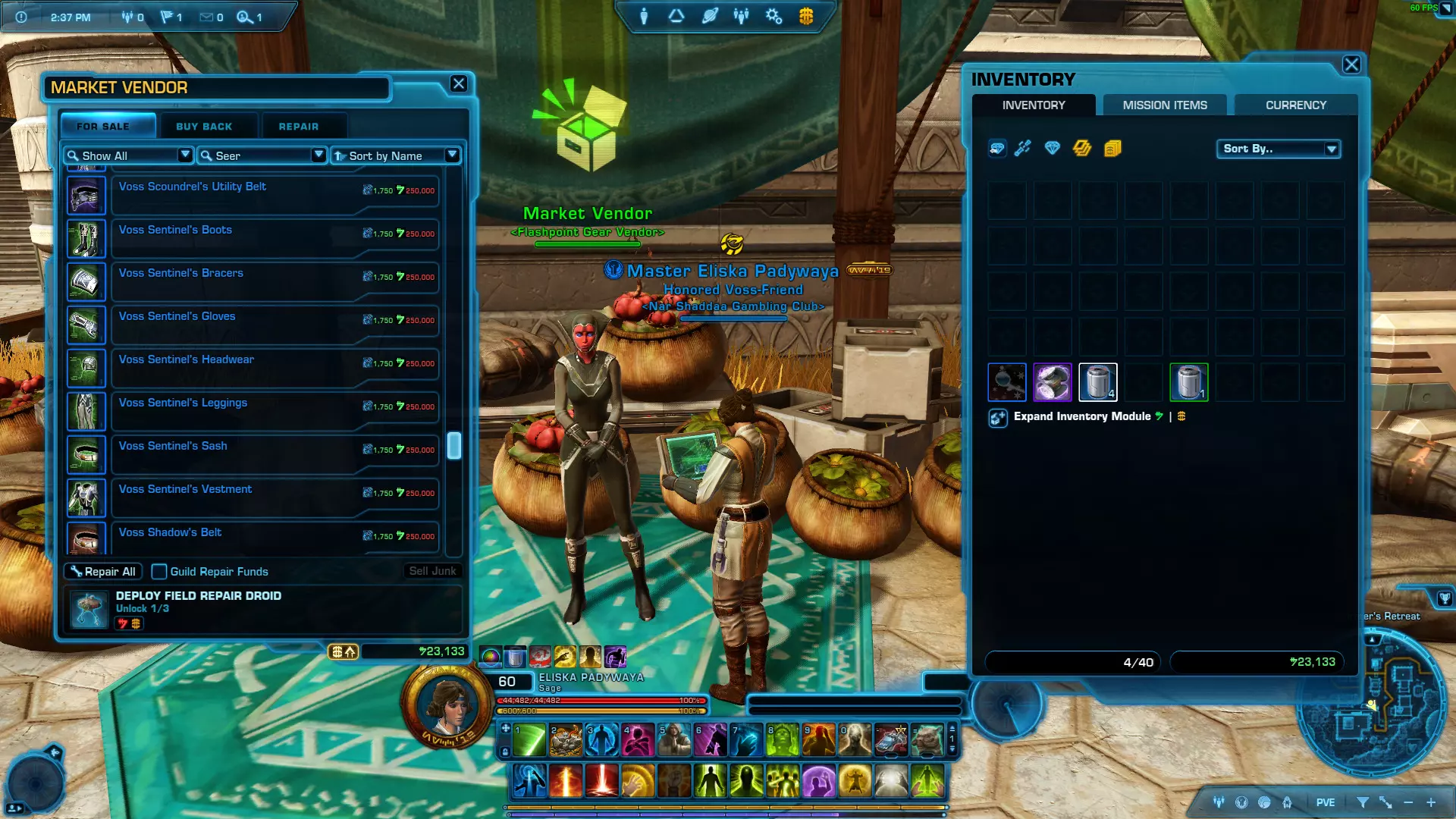Switch to Mission Items tab
Screen dimensions: 1456x819
[x=1165, y=105]
